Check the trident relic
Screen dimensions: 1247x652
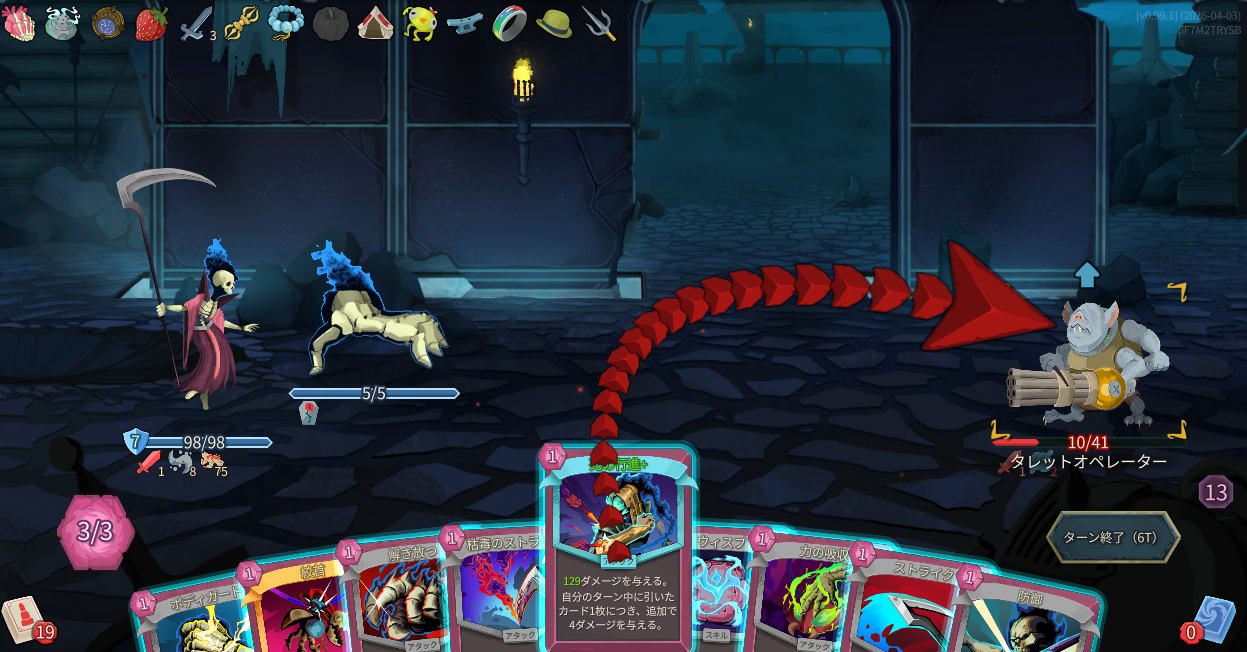598,22
